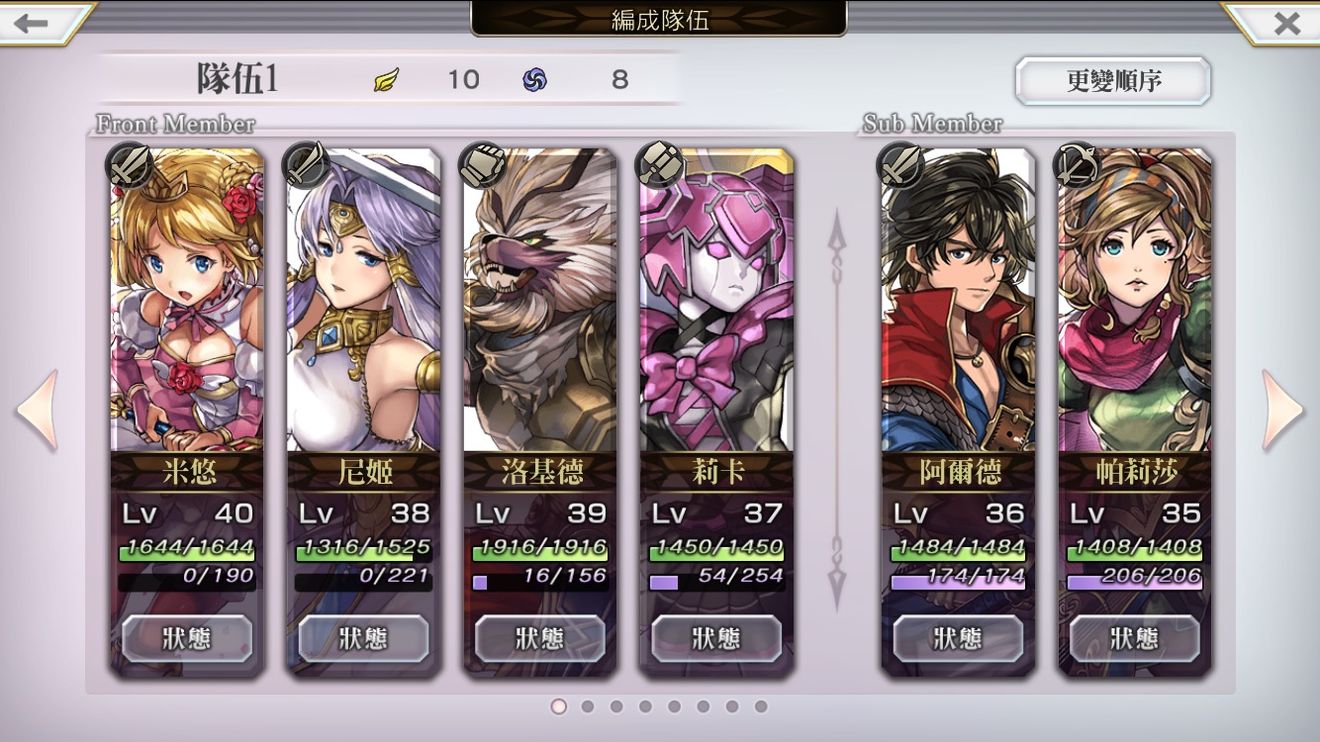Image resolution: width=1320 pixels, height=742 pixels.
Task: Show 莉卡's 狀態 status details
Action: pos(717,638)
